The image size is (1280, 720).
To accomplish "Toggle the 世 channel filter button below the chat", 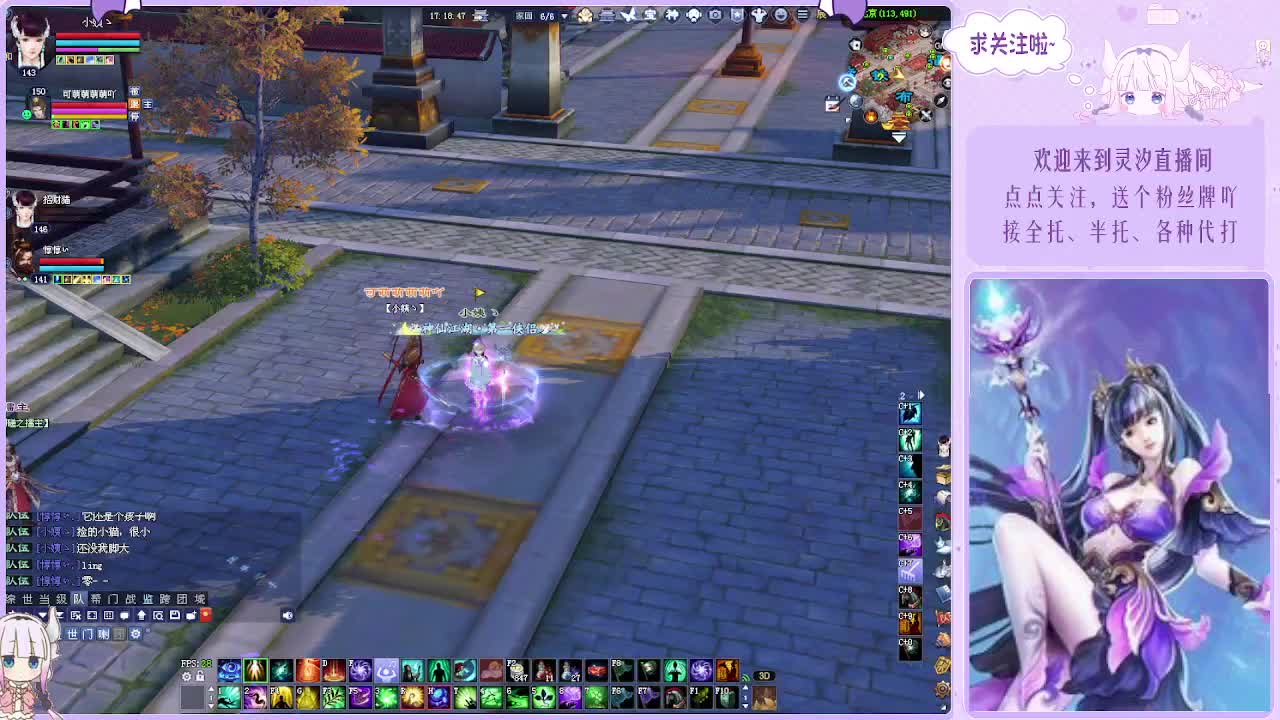I will 73,633.
